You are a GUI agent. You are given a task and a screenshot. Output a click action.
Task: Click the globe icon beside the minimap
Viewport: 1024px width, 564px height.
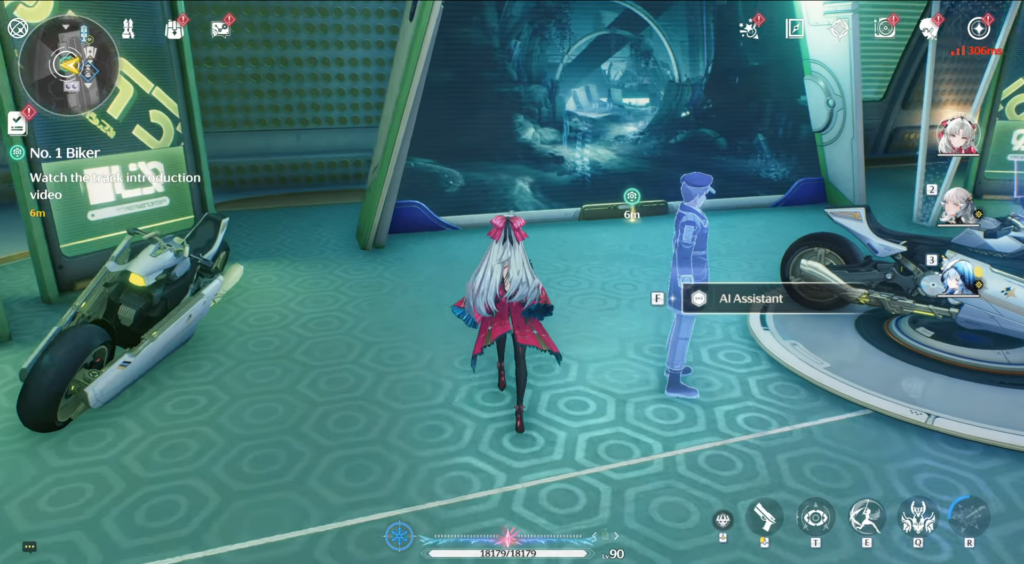17,27
